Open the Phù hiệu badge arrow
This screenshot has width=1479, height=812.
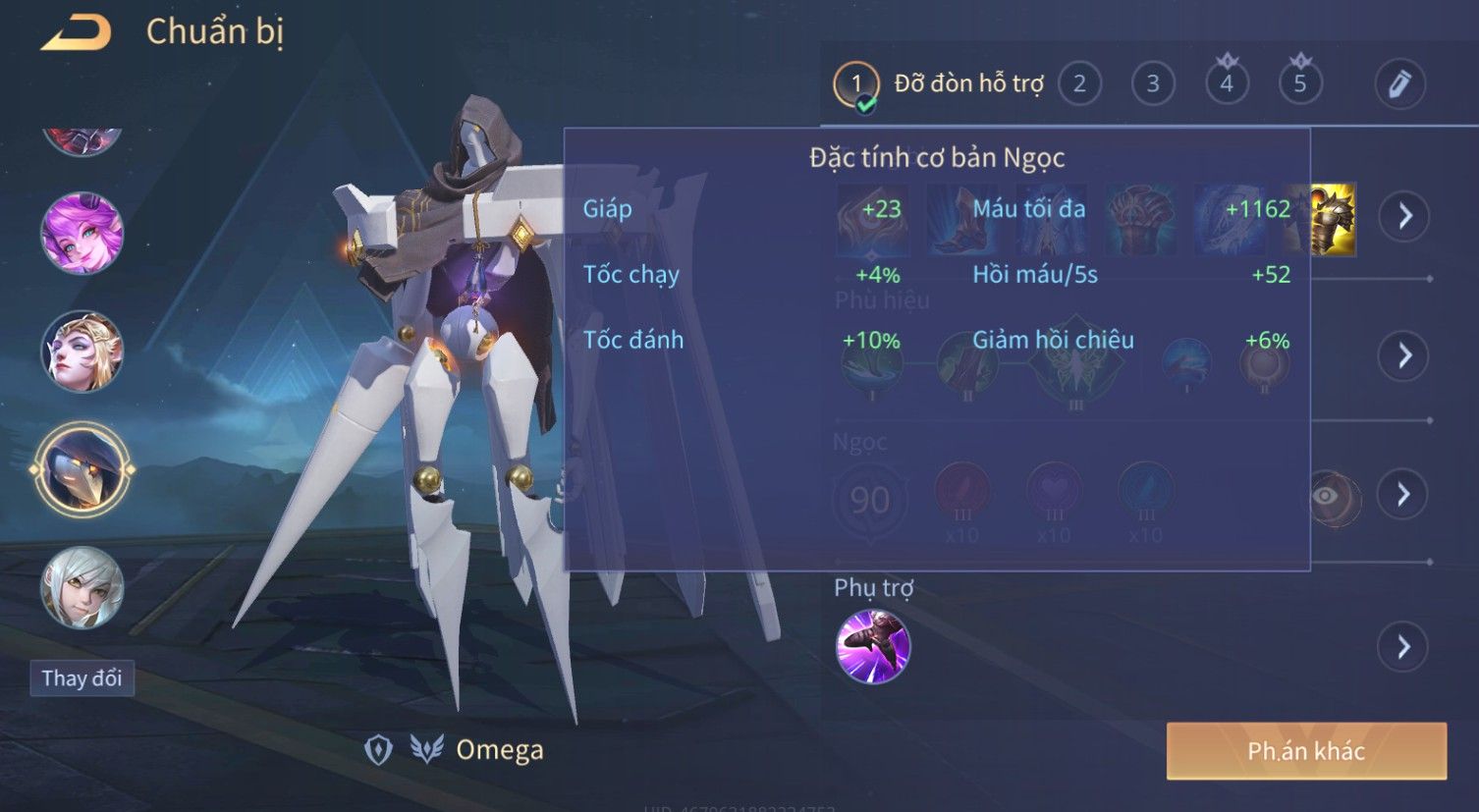click(1404, 355)
